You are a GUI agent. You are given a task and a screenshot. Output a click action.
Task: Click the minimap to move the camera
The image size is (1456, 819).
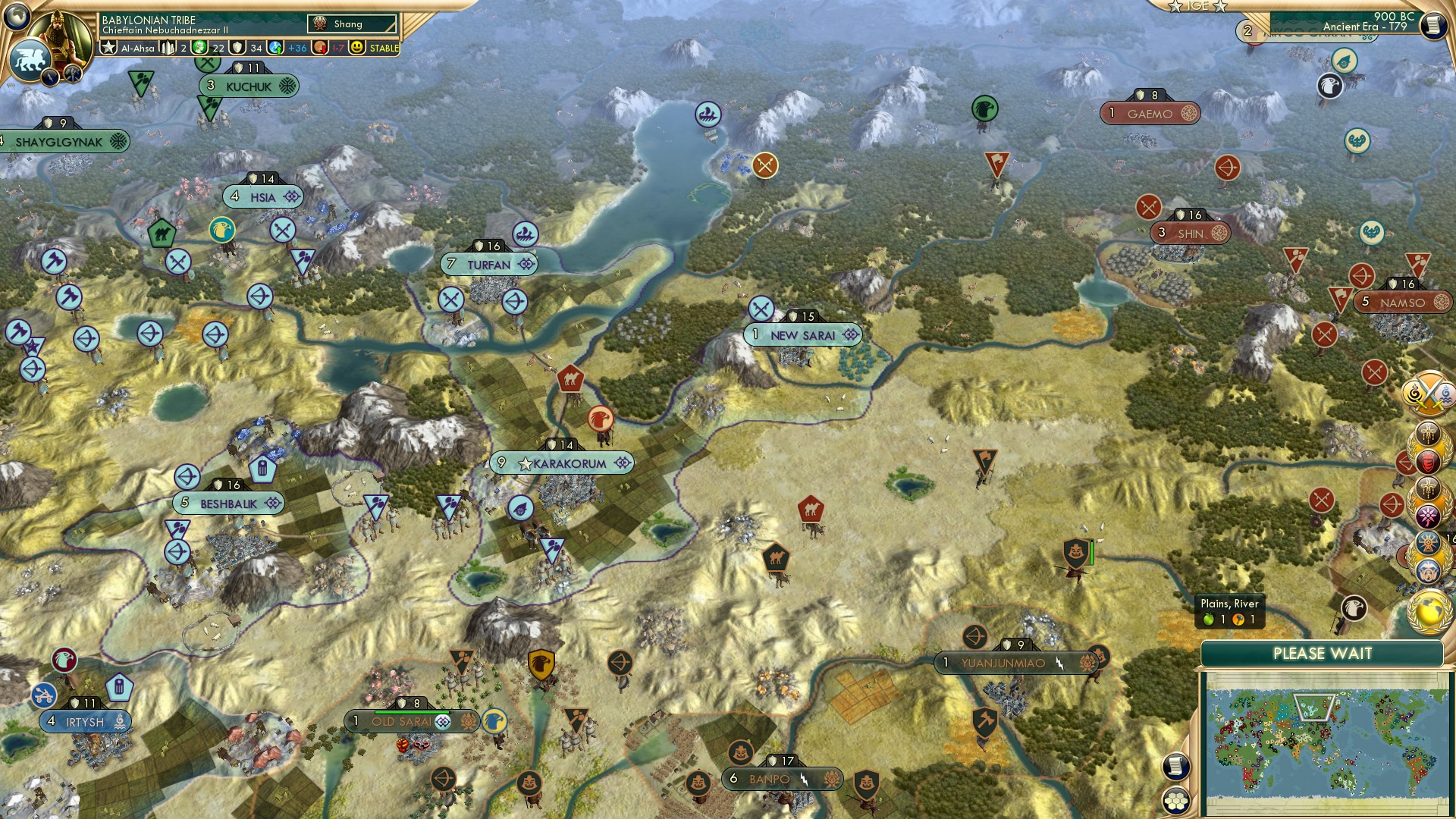tap(1327, 743)
